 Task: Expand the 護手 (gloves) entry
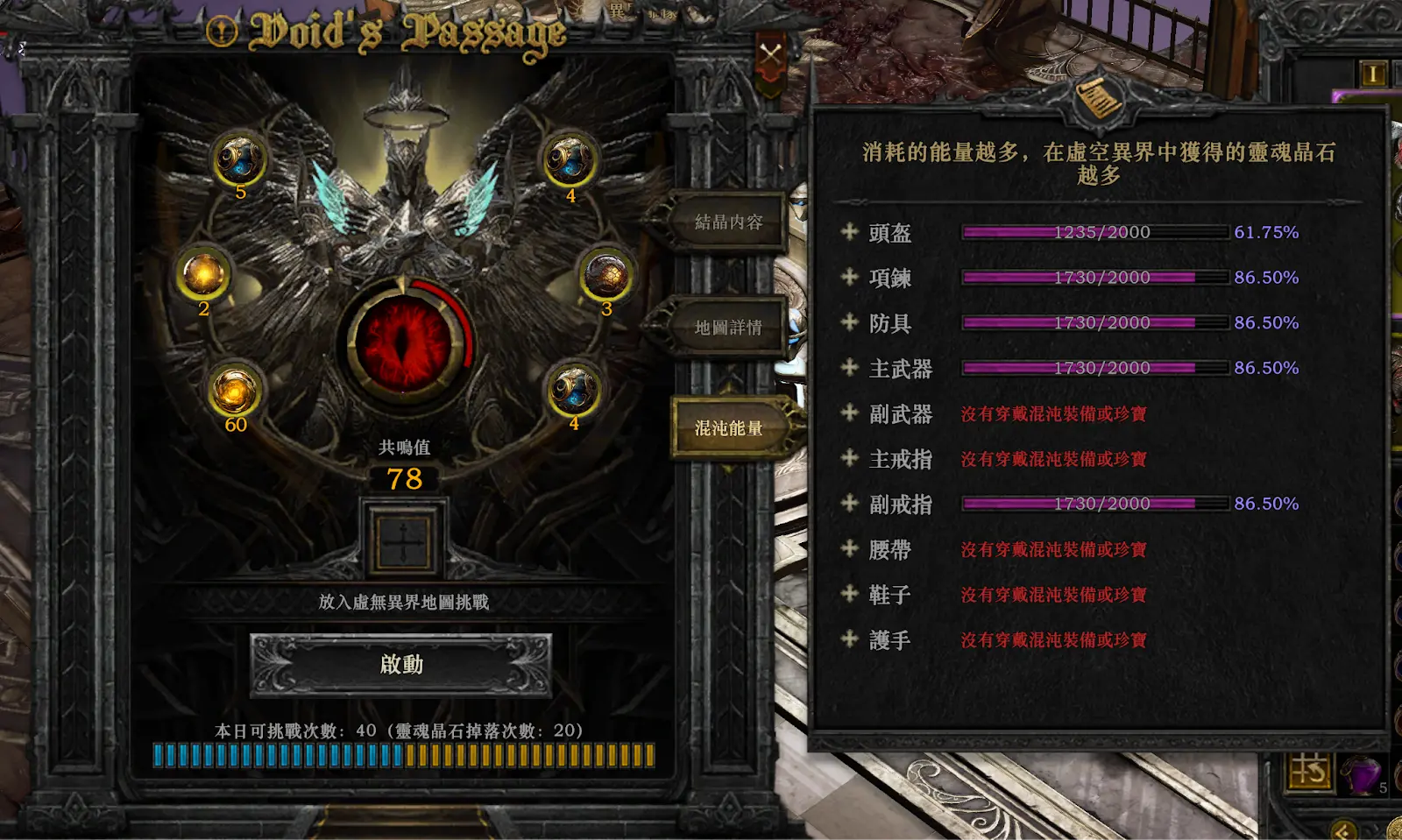[849, 639]
